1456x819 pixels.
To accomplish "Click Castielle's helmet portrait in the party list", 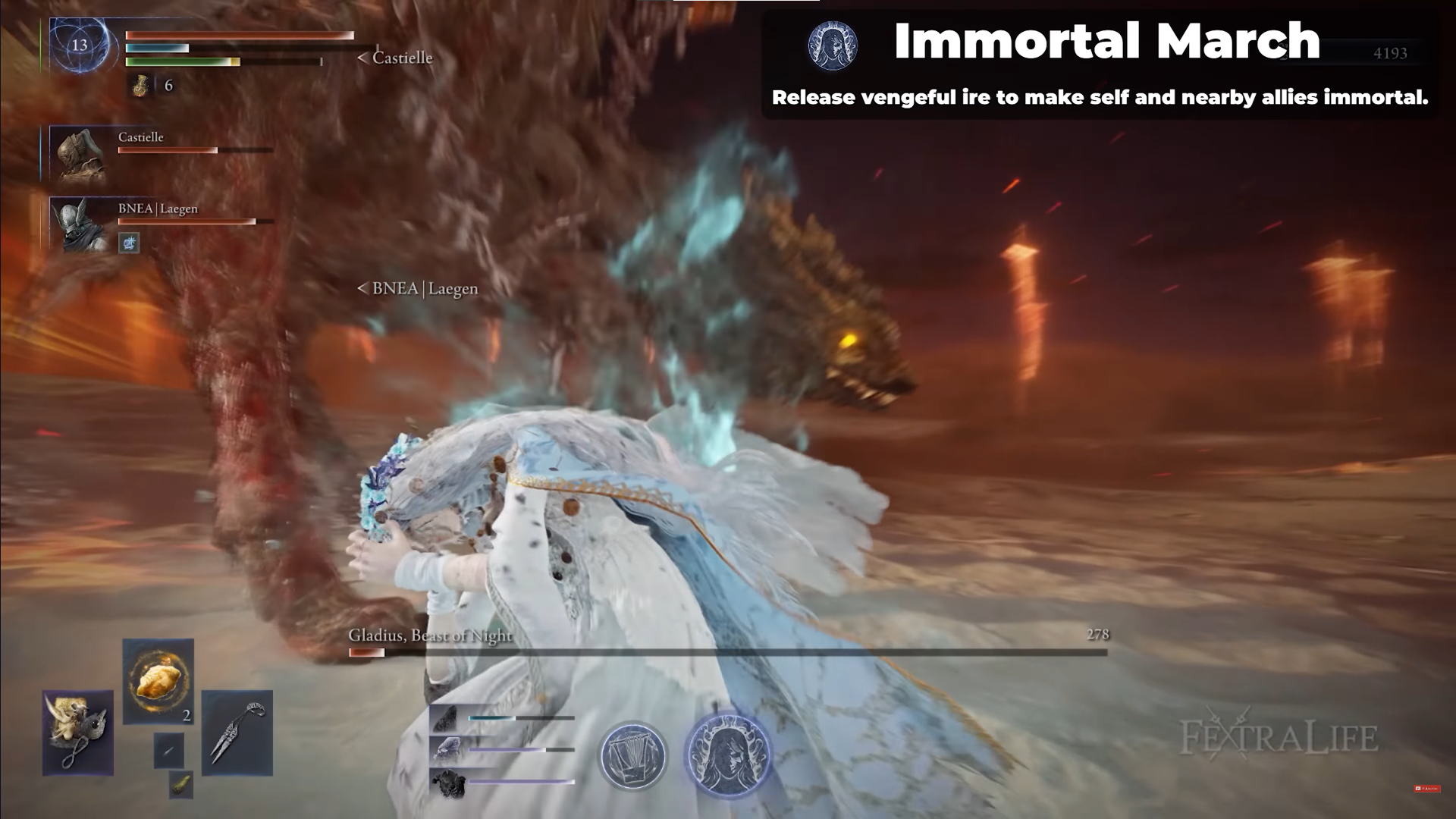I will 79,155.
